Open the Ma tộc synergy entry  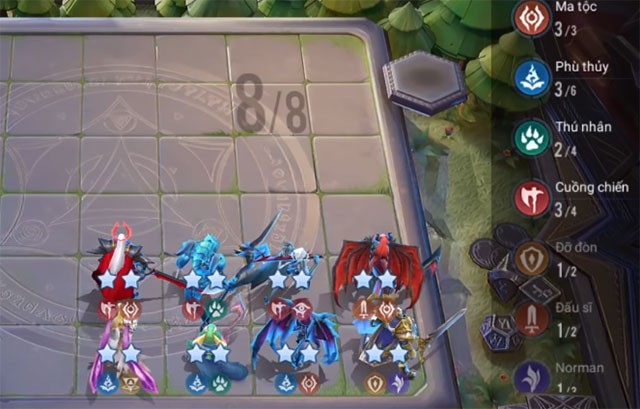pos(530,19)
